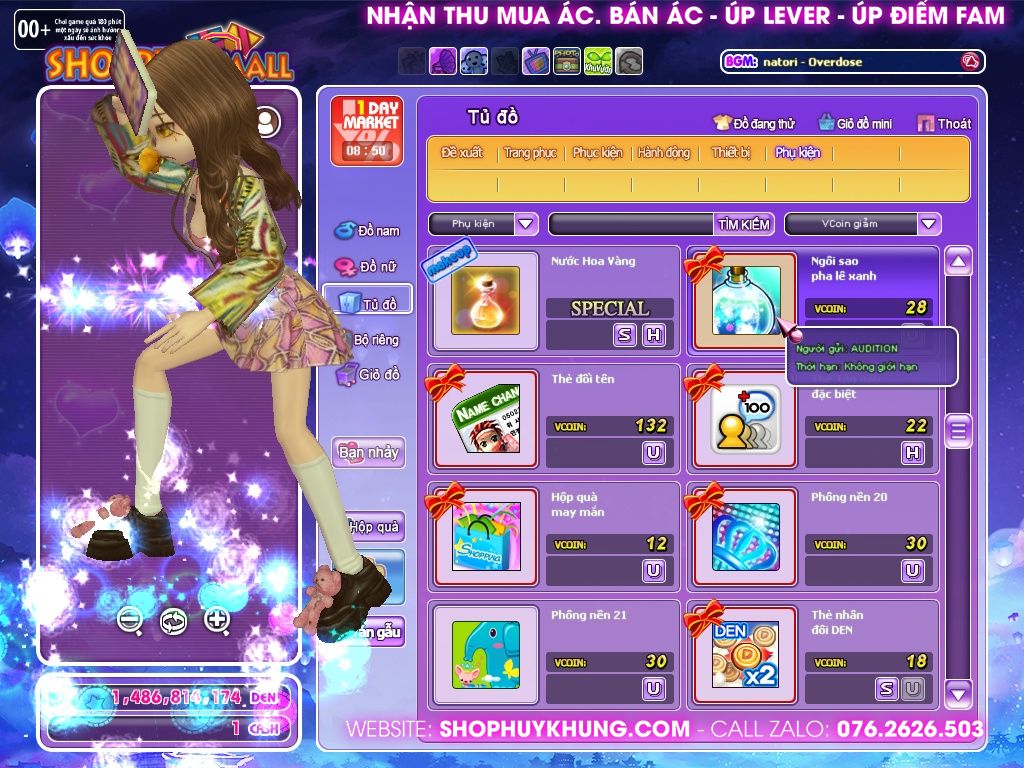Click the TÌM KIẾM search button
Screen dimensions: 1024x768
744,224
